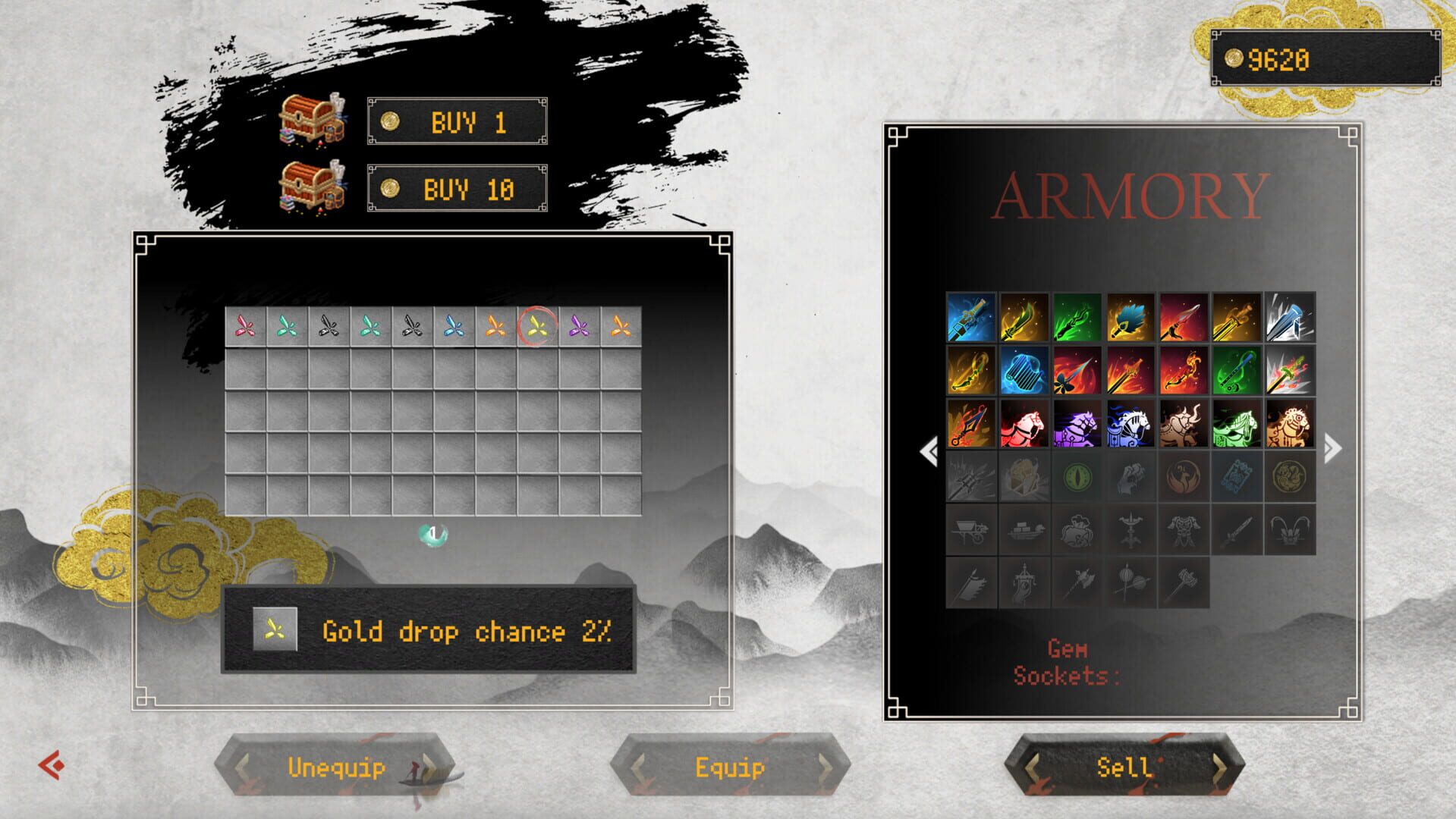Click the chevron right of the Sell label
1456x819 pixels.
(1222, 768)
